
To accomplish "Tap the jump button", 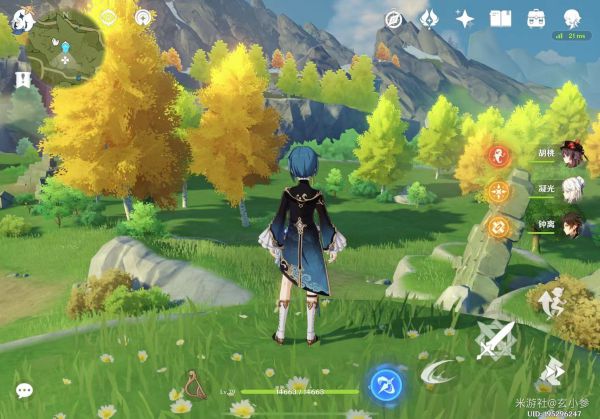I will [551, 301].
